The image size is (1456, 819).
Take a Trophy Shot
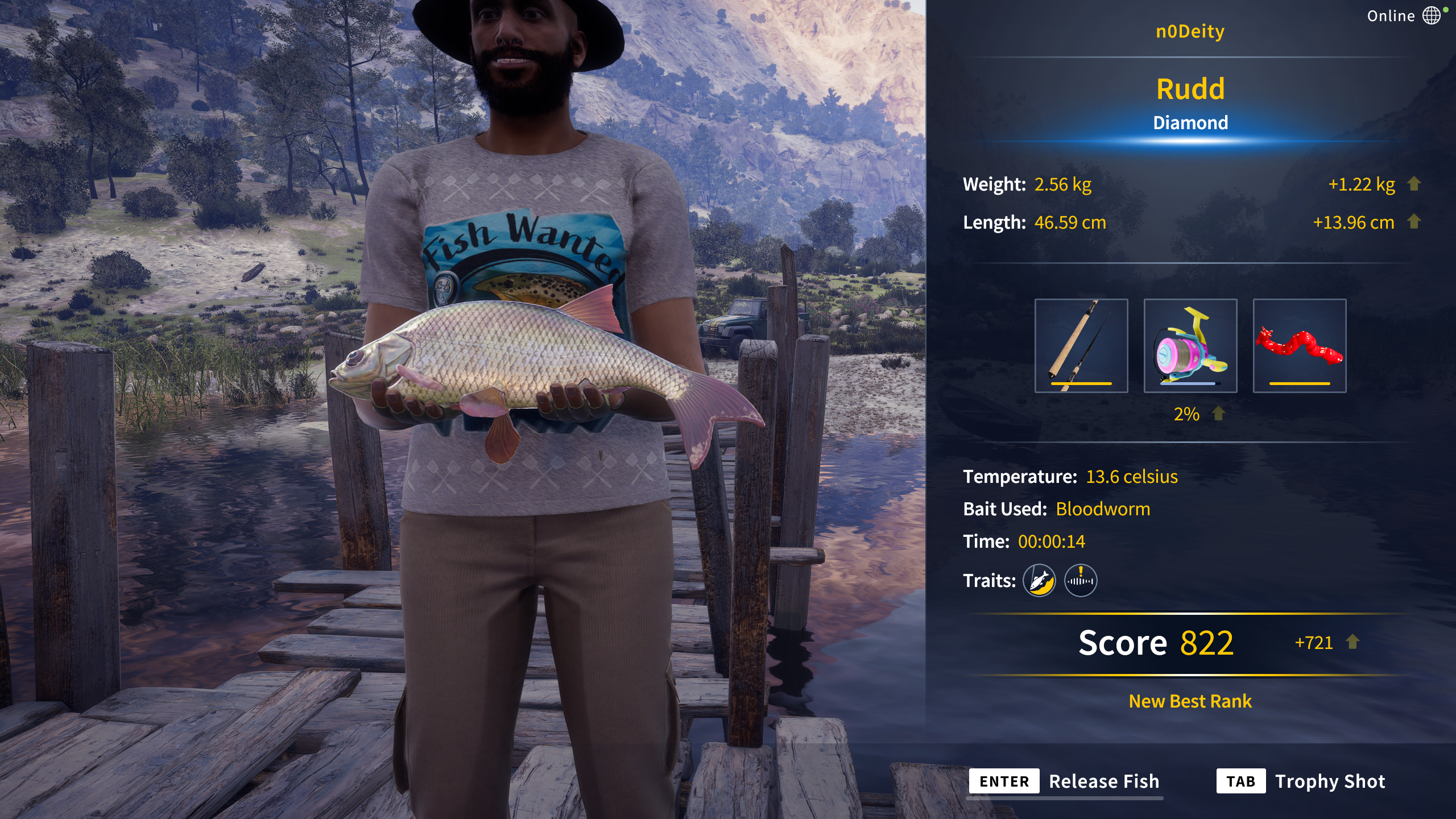pos(1301,781)
